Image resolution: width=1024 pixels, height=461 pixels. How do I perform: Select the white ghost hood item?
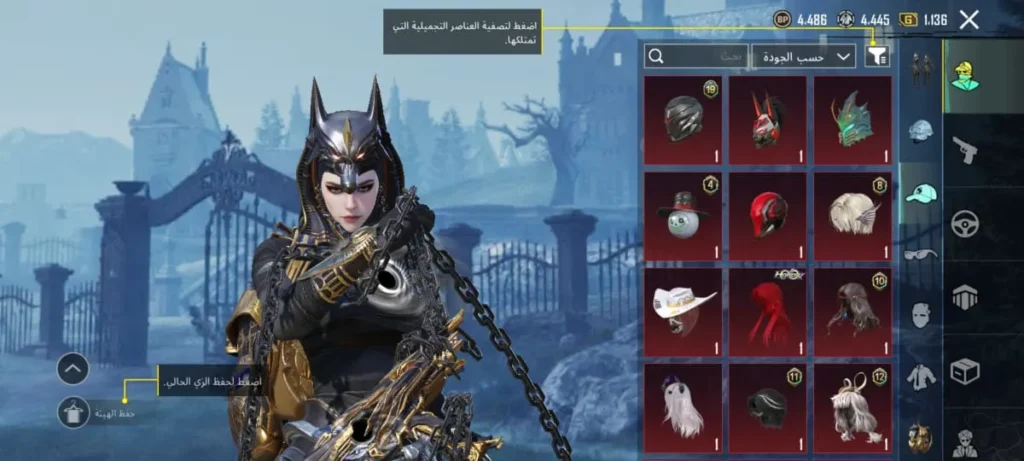point(683,407)
